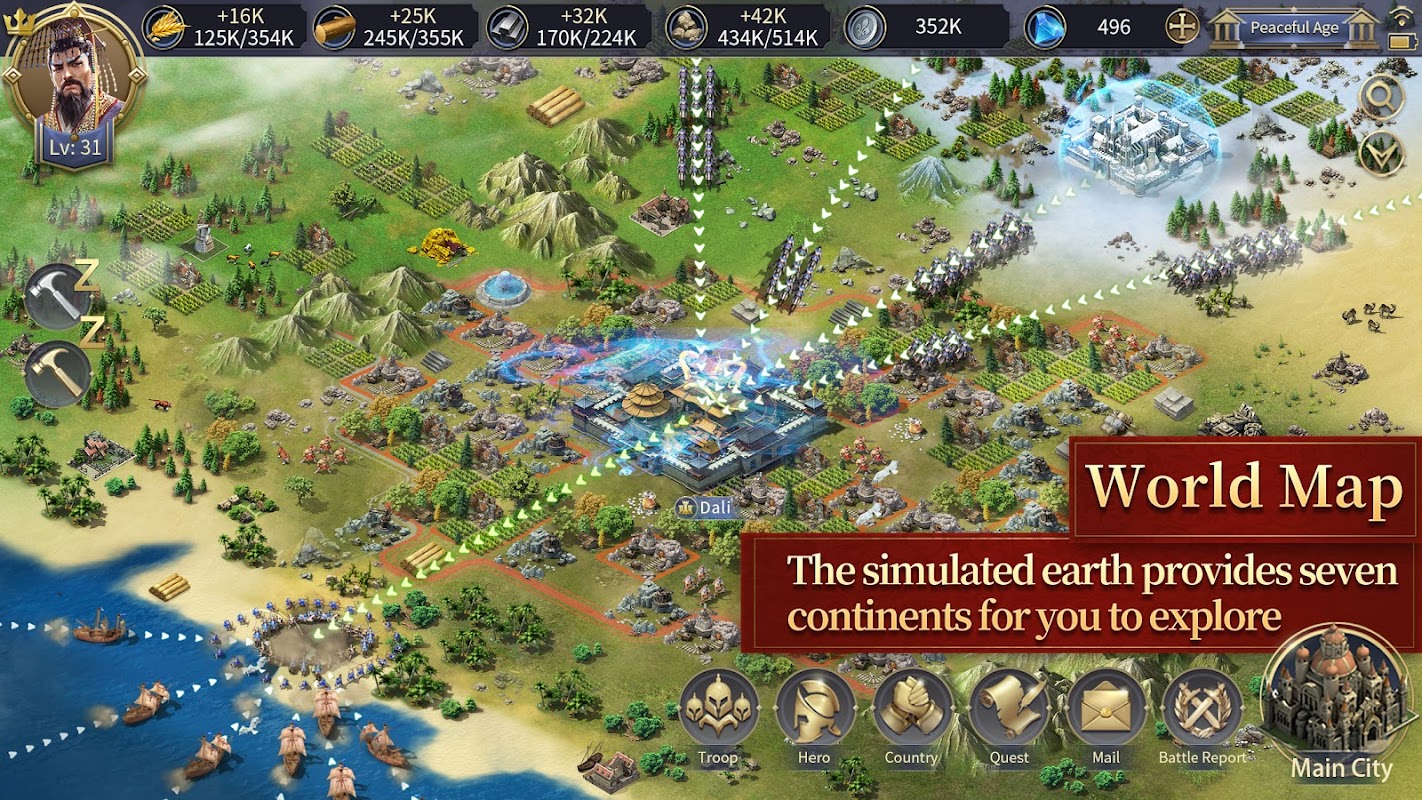Click the magnifying glass search button
This screenshot has width=1422, height=800.
(1381, 97)
